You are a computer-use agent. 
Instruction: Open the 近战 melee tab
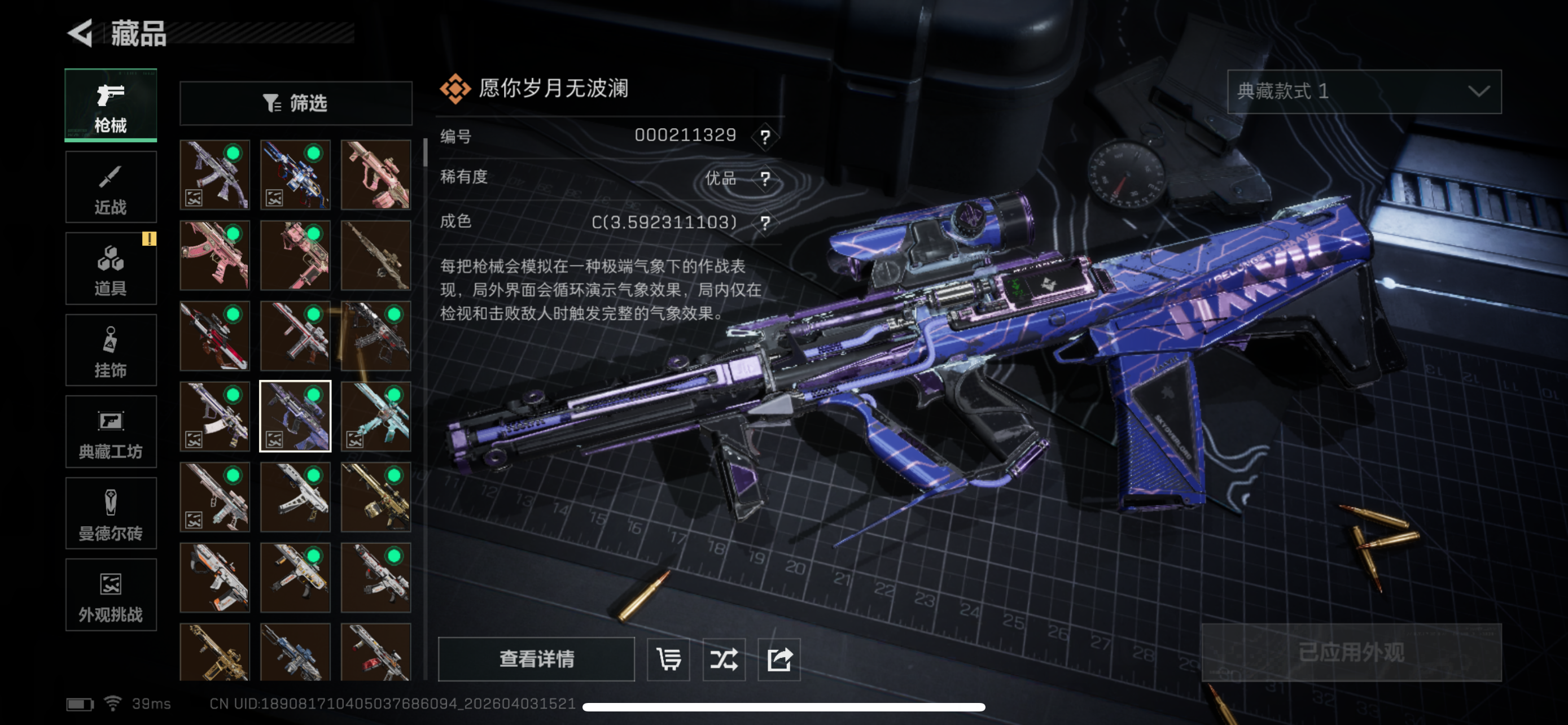coord(111,187)
